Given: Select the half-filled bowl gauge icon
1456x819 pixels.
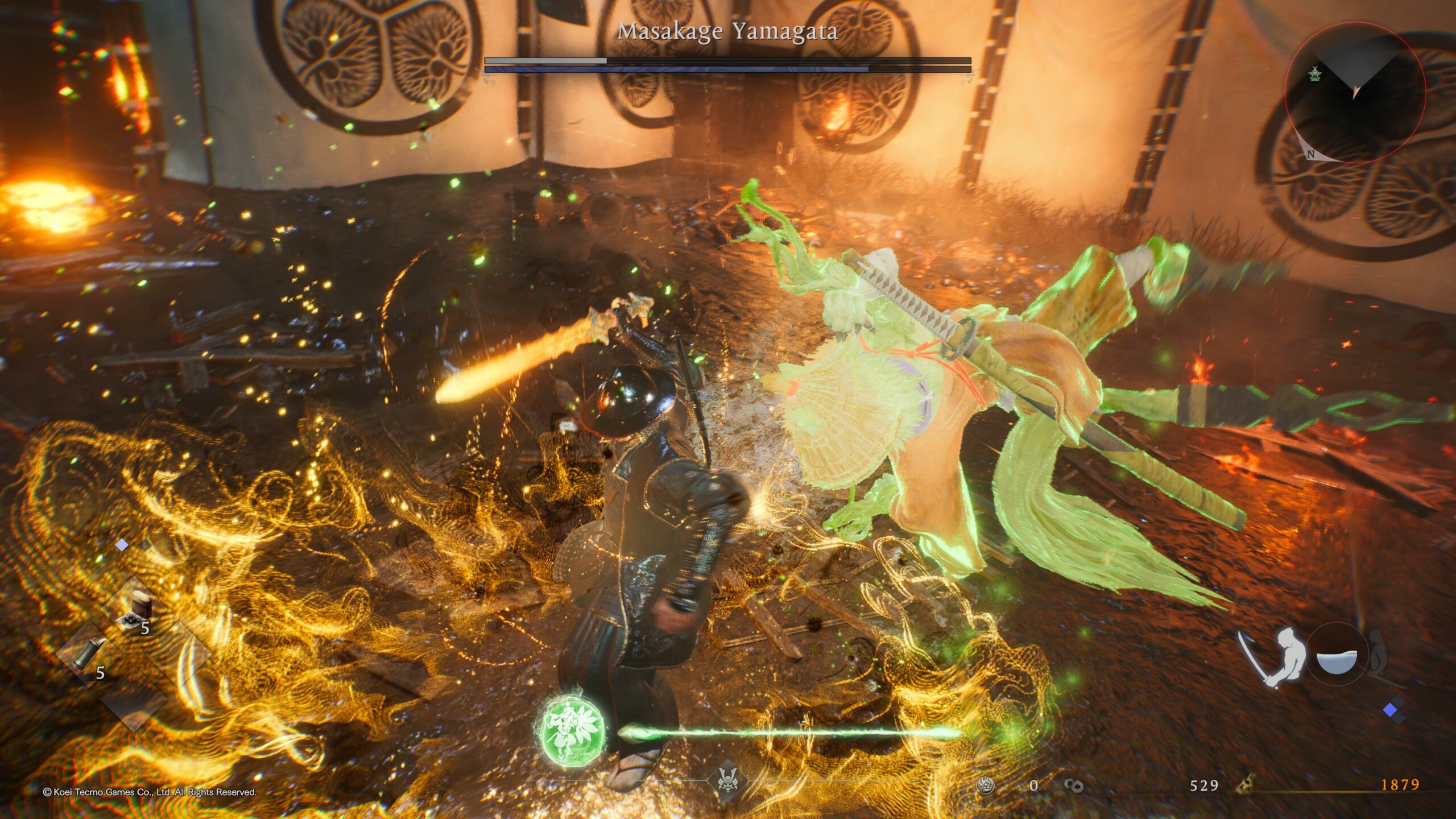Looking at the screenshot, I should [1337, 661].
